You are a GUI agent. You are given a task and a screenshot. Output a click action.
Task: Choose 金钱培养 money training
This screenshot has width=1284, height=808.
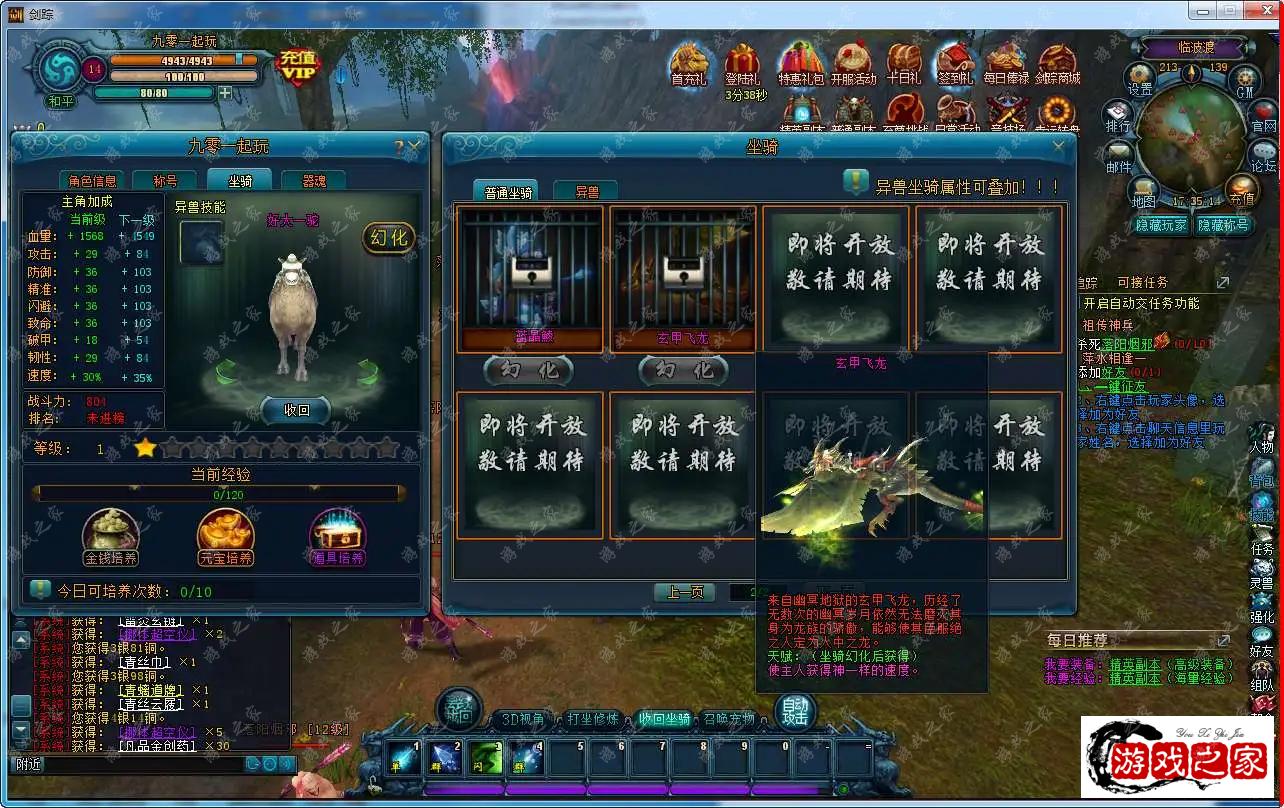click(x=111, y=536)
